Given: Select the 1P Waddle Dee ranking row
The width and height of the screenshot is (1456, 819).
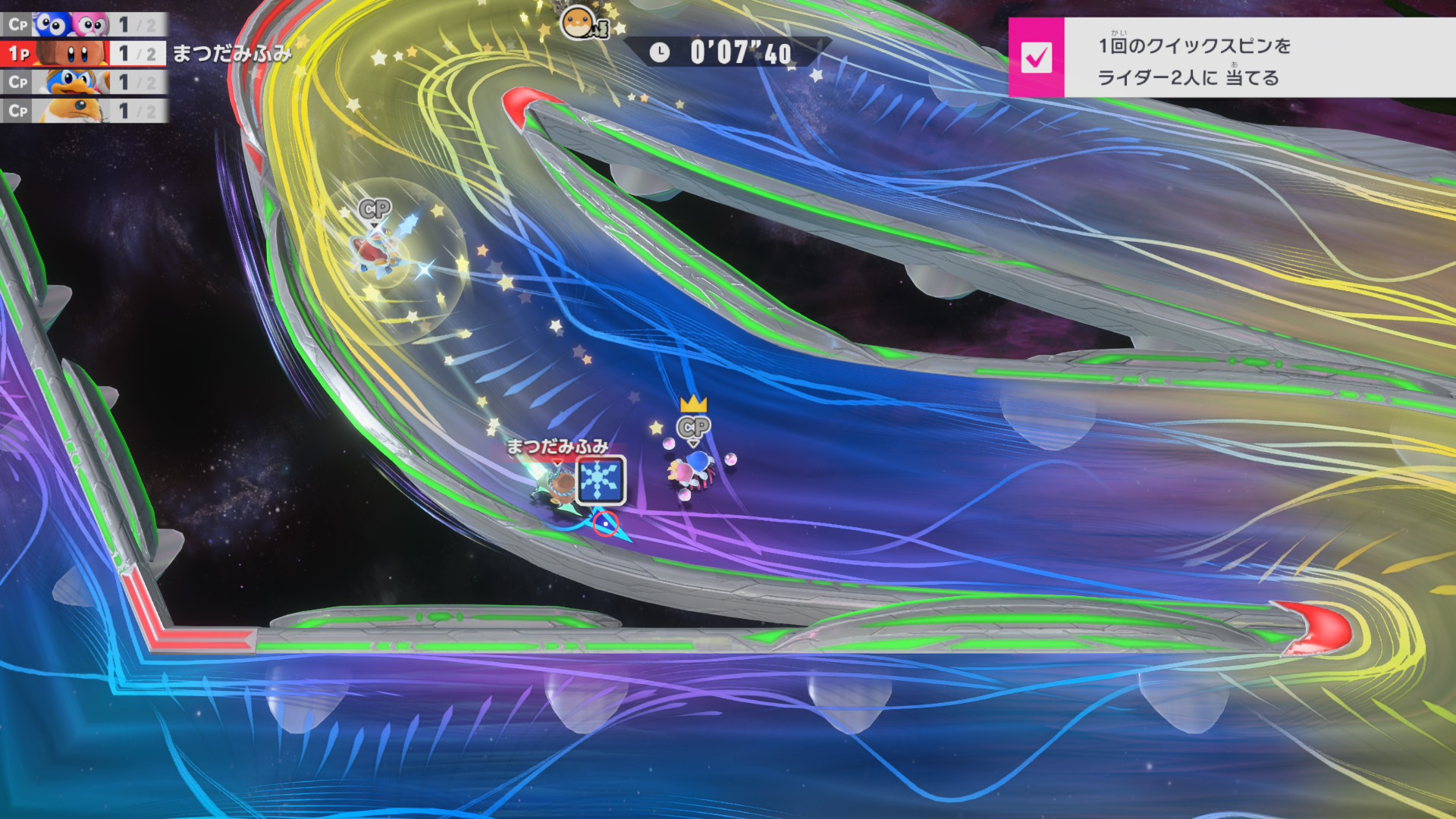Looking at the screenshot, I should click(x=83, y=53).
